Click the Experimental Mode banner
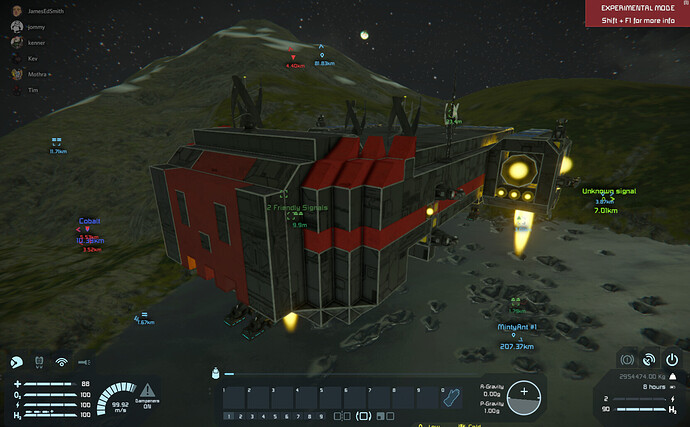This screenshot has width=690, height=427. click(x=637, y=12)
